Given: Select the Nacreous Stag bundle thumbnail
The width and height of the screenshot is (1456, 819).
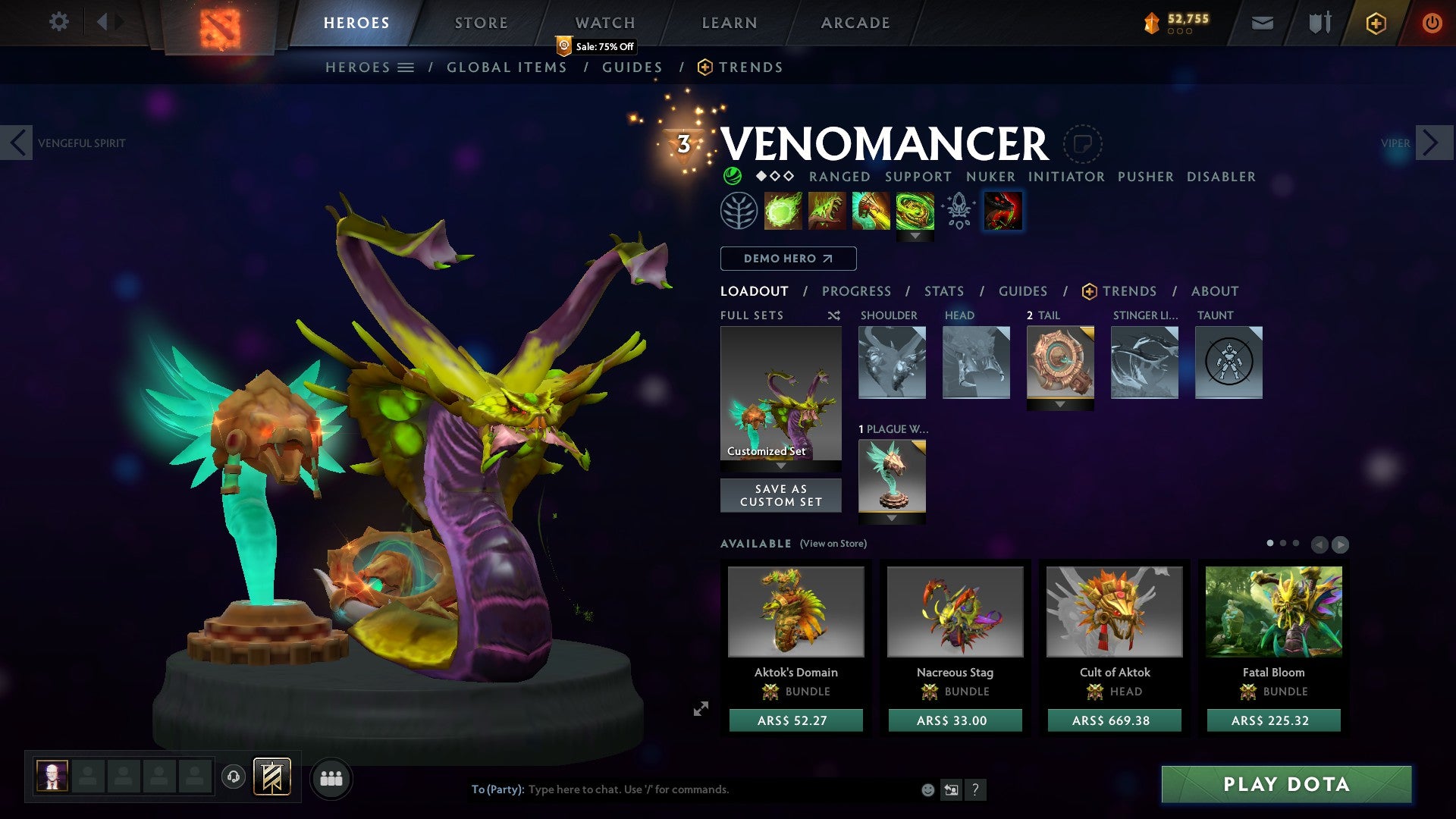Looking at the screenshot, I should tap(955, 611).
